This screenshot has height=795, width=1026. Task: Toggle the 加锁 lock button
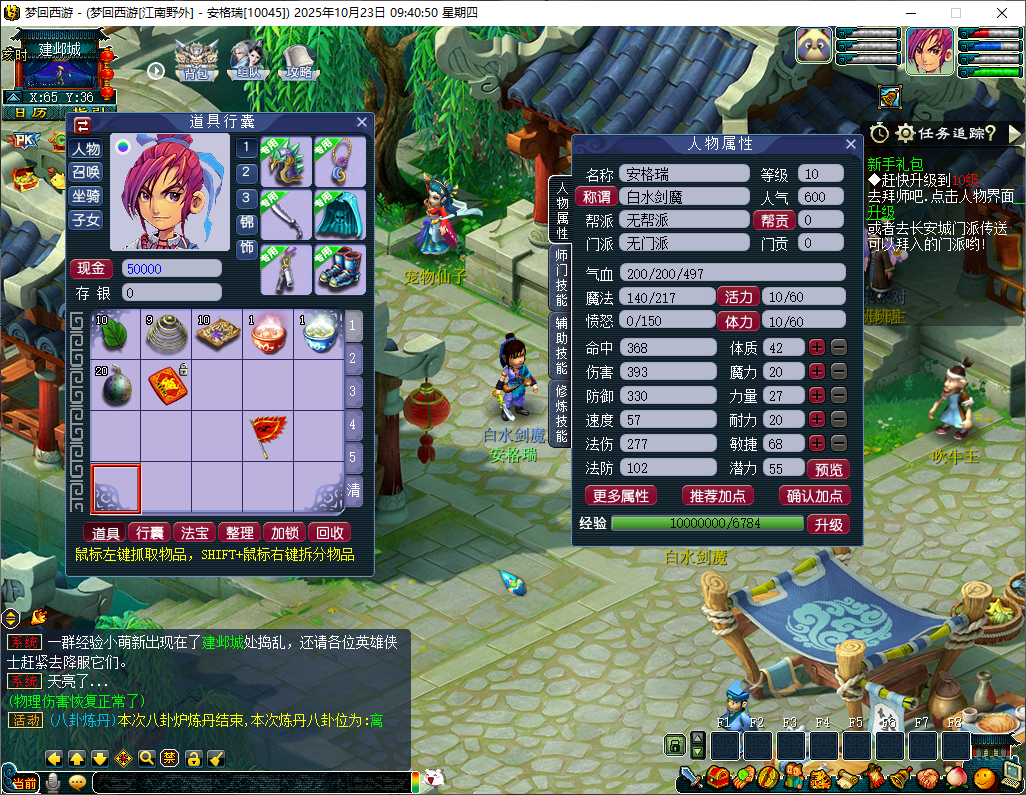point(285,533)
